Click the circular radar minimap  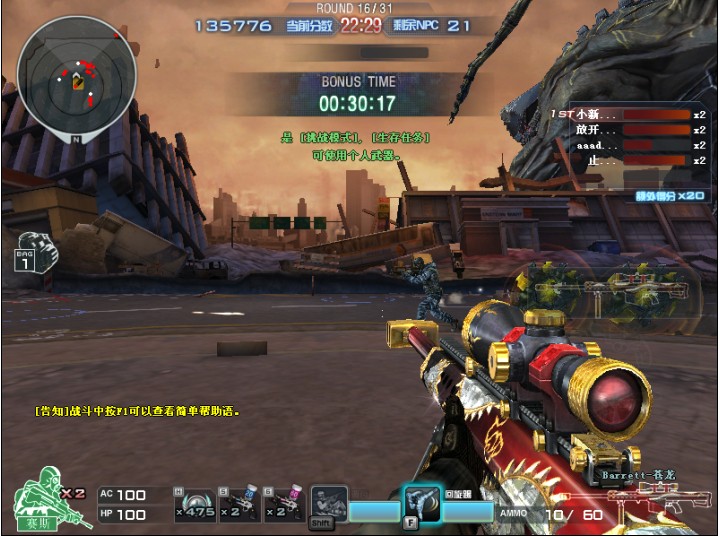coord(77,76)
